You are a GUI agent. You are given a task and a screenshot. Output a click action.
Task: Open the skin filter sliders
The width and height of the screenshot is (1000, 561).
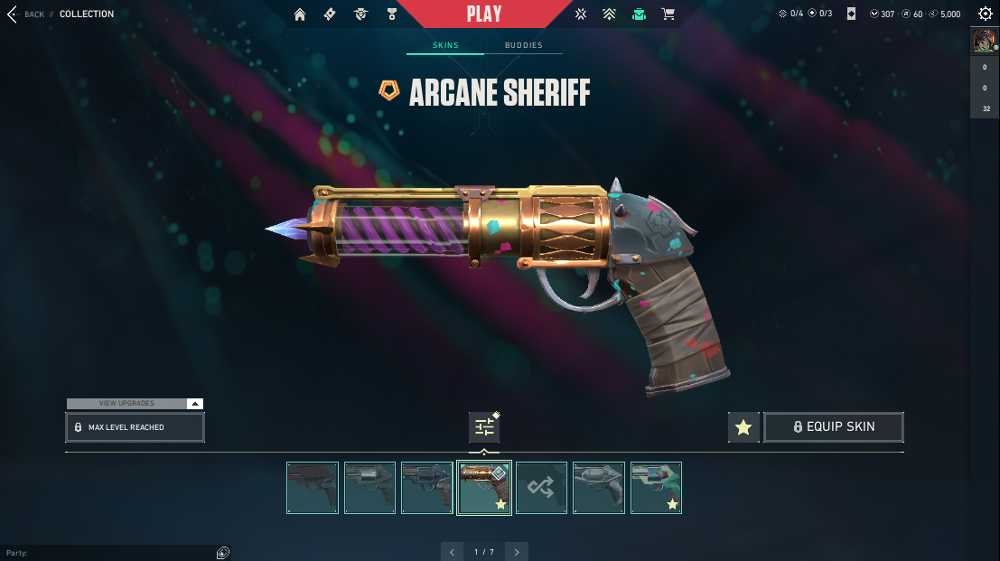[x=484, y=427]
